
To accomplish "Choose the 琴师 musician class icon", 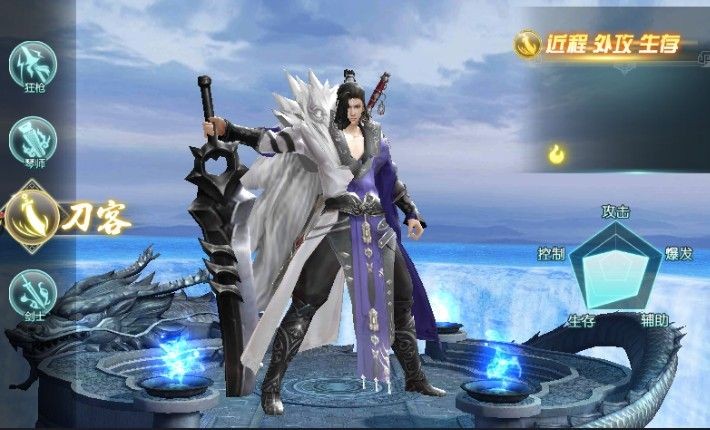I will (32, 141).
